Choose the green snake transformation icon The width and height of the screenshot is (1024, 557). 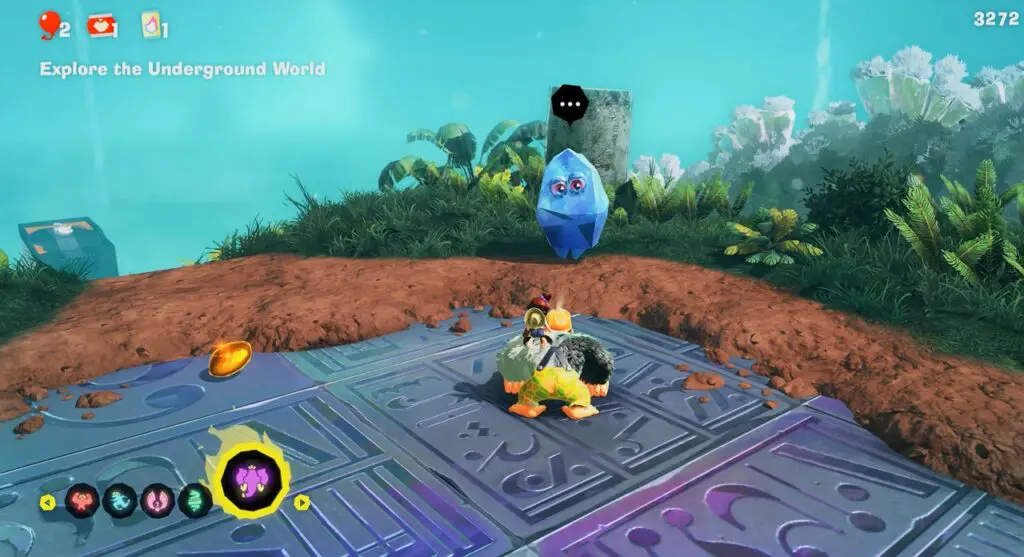click(x=195, y=501)
